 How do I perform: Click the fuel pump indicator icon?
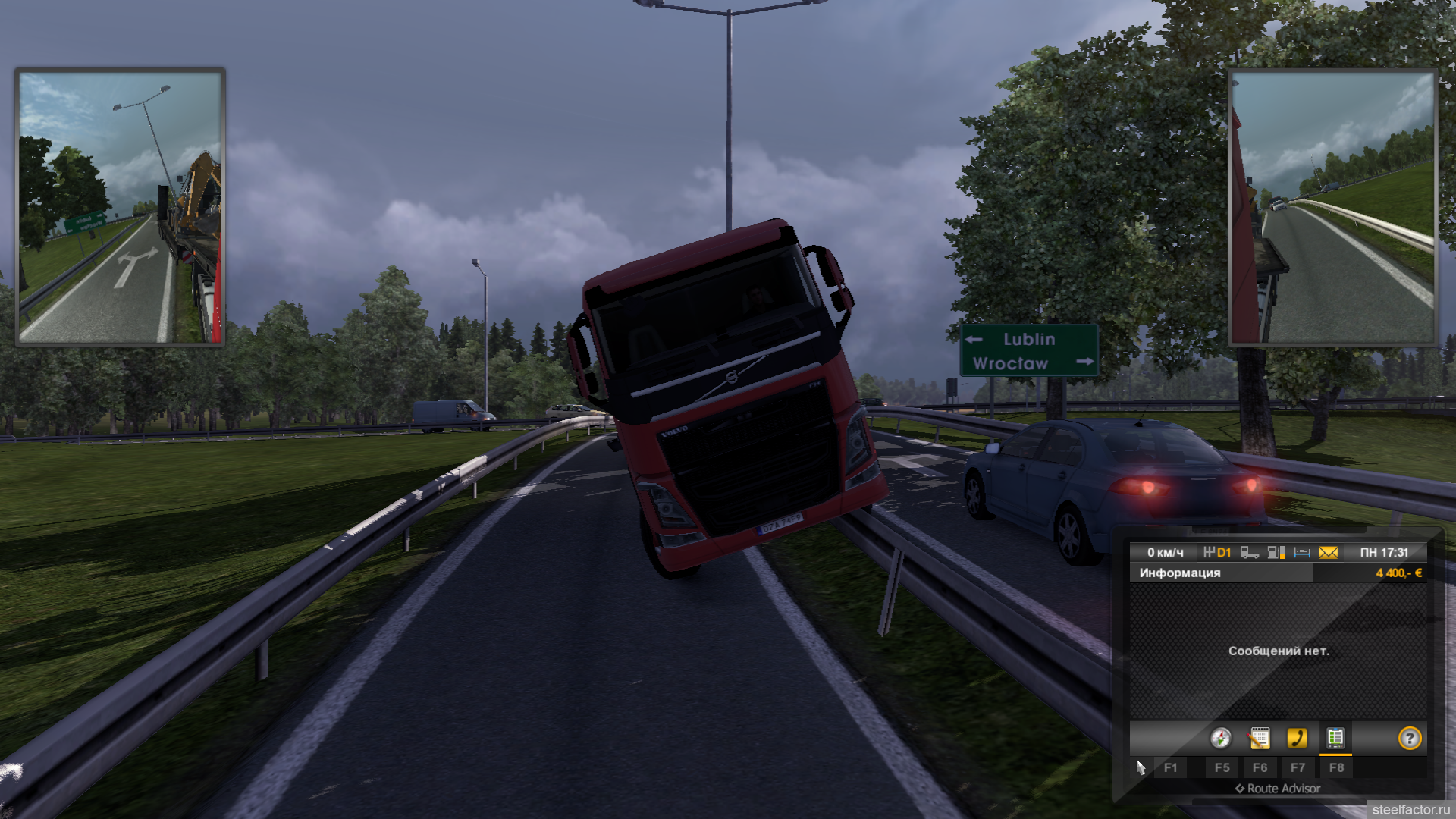(1276, 553)
